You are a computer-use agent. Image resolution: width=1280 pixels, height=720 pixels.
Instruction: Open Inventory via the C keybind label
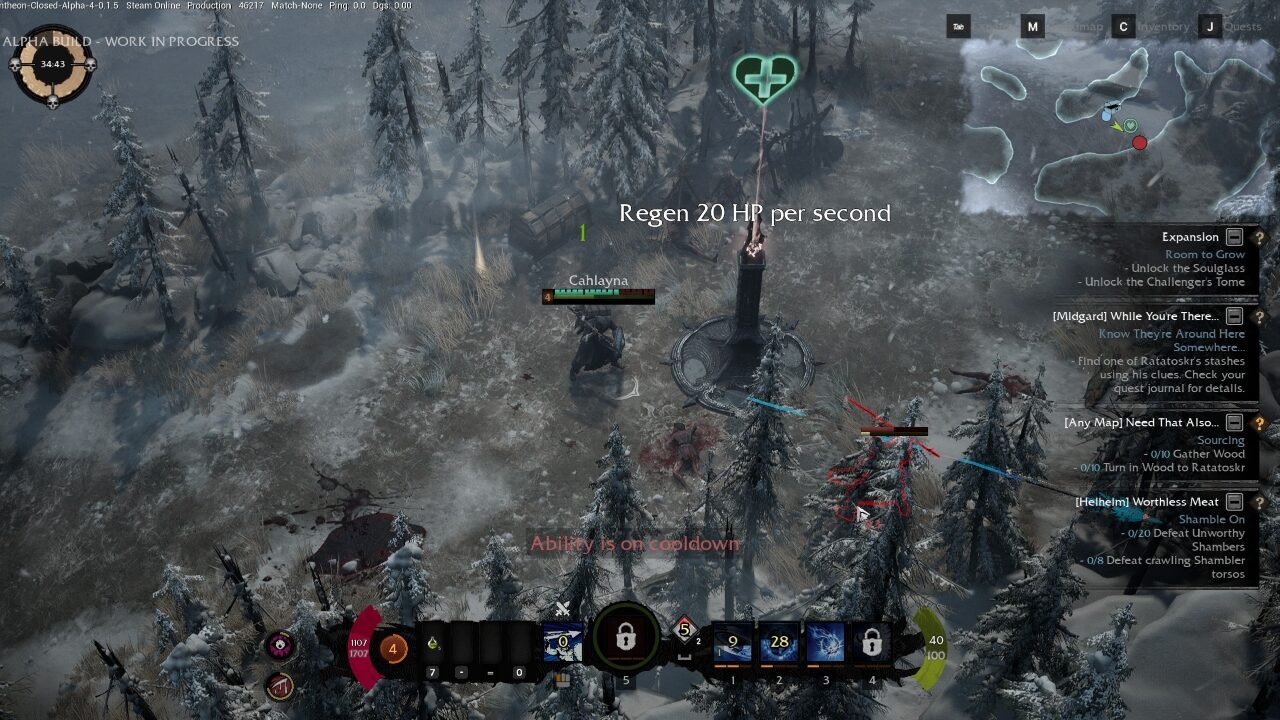1122,26
